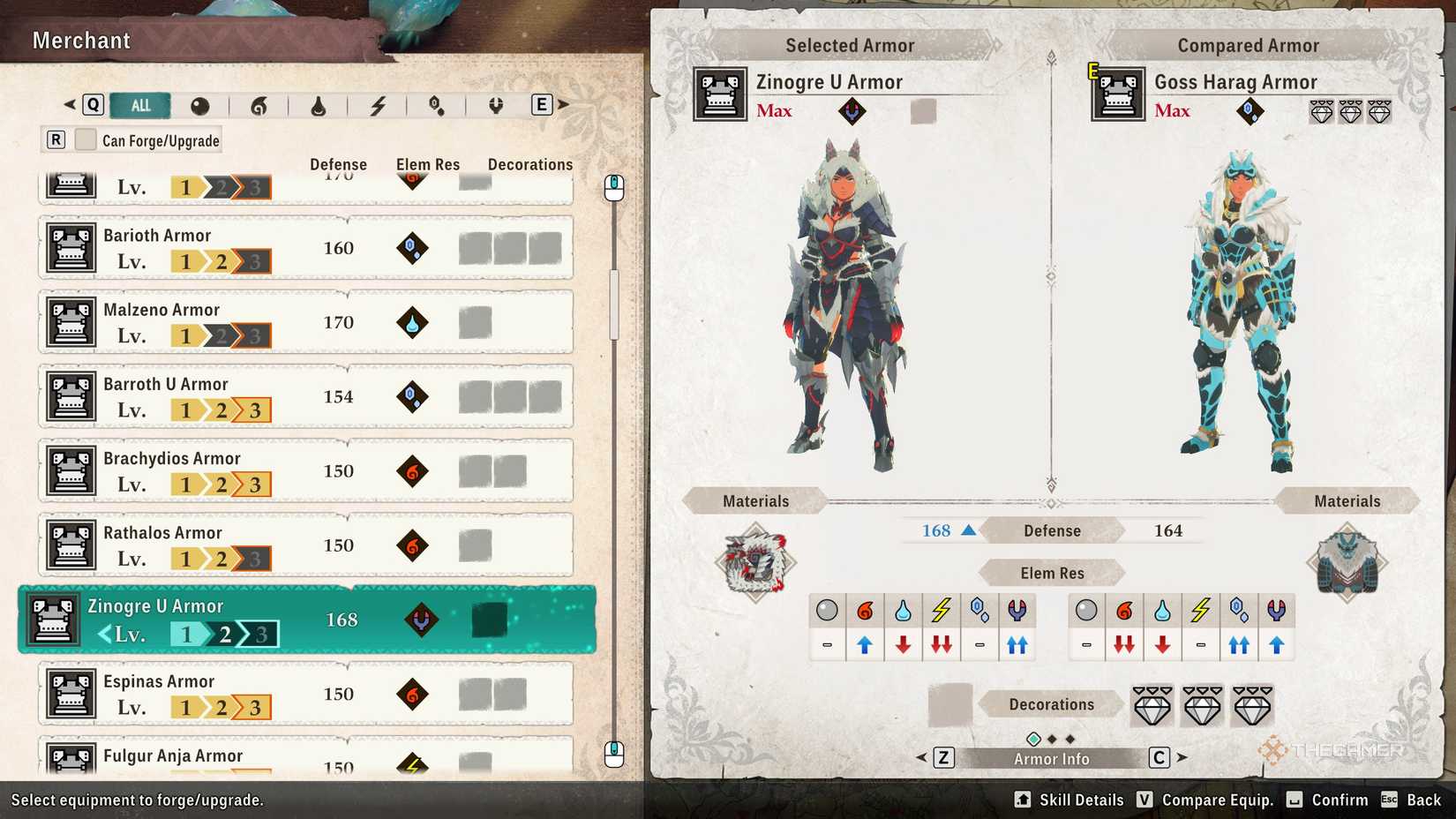Click the right arrow to cycle element filters

[x=562, y=104]
